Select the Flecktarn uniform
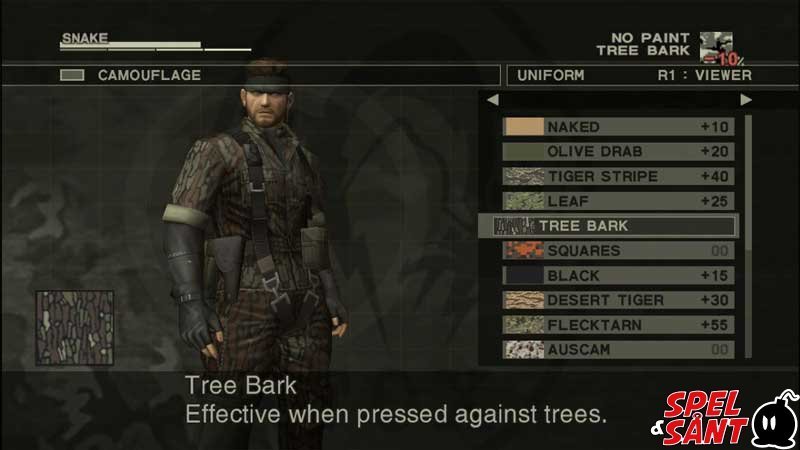 [618, 325]
